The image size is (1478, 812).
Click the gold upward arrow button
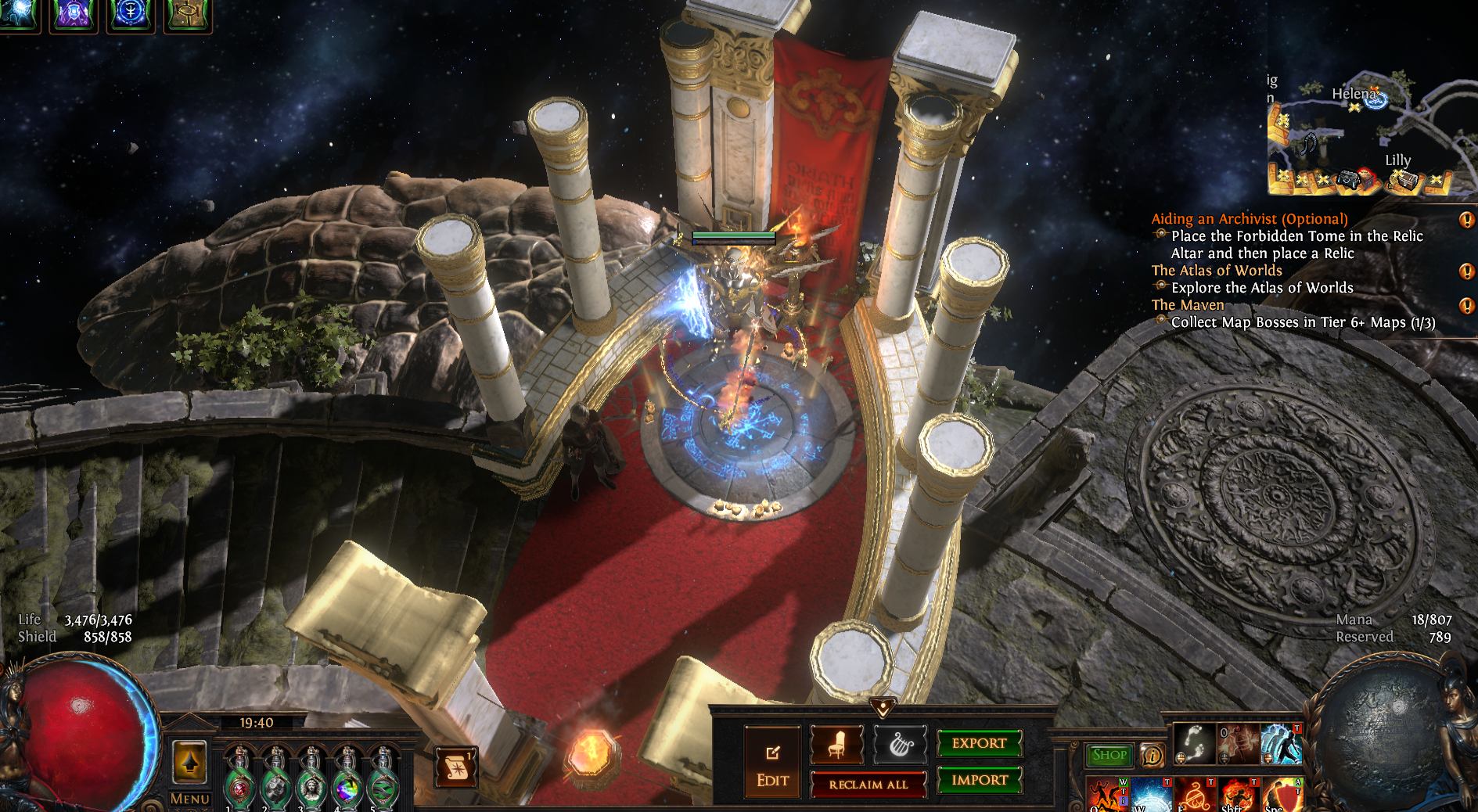189,761
